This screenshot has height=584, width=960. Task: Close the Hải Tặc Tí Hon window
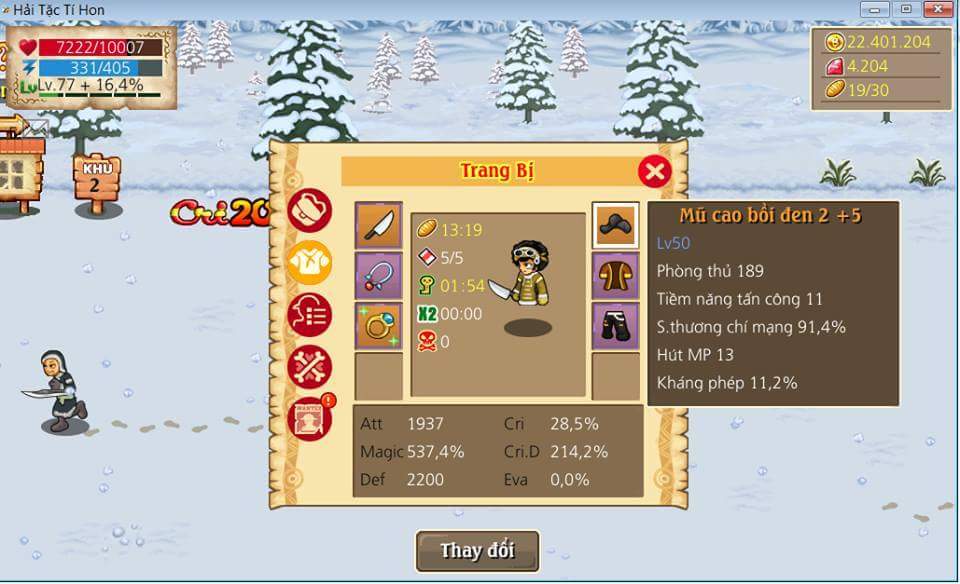click(x=938, y=9)
